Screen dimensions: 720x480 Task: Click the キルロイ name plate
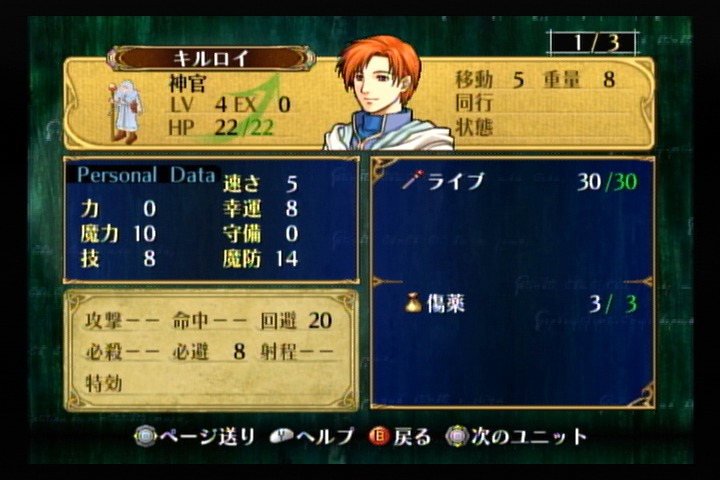[211, 58]
